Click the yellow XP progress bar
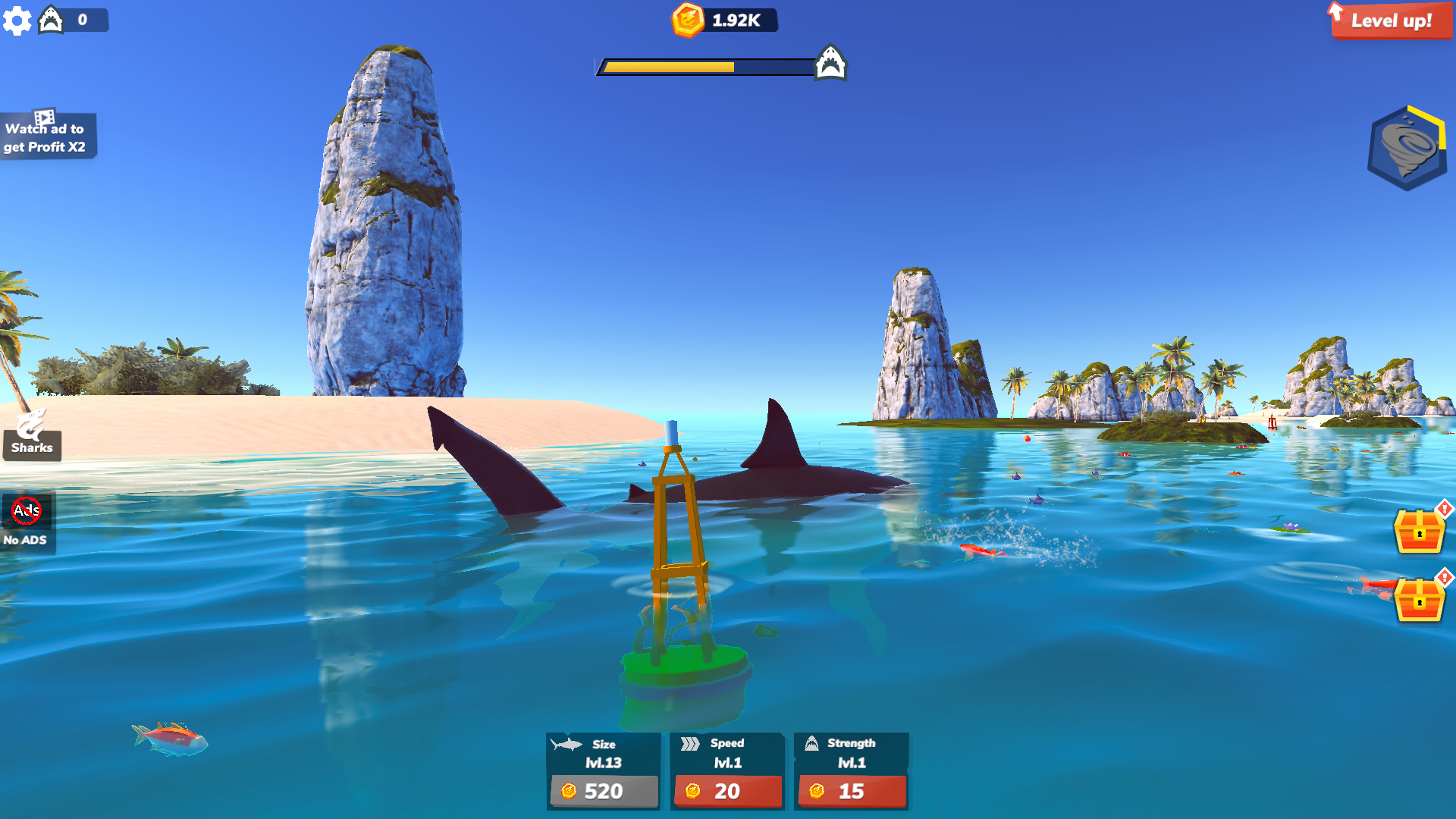The height and width of the screenshot is (819, 1456). point(667,66)
